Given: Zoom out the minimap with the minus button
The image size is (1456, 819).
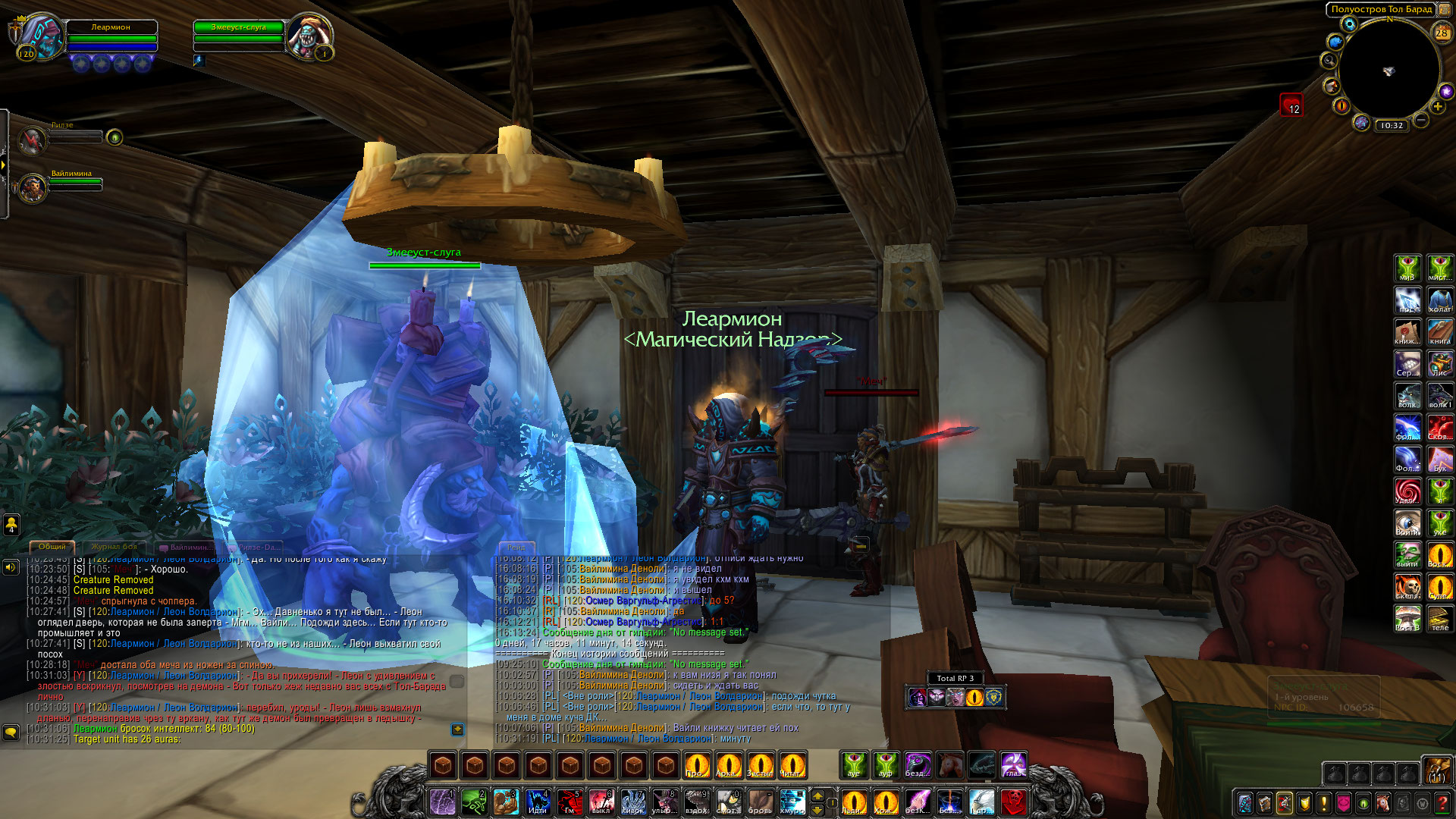Looking at the screenshot, I should (x=1421, y=120).
